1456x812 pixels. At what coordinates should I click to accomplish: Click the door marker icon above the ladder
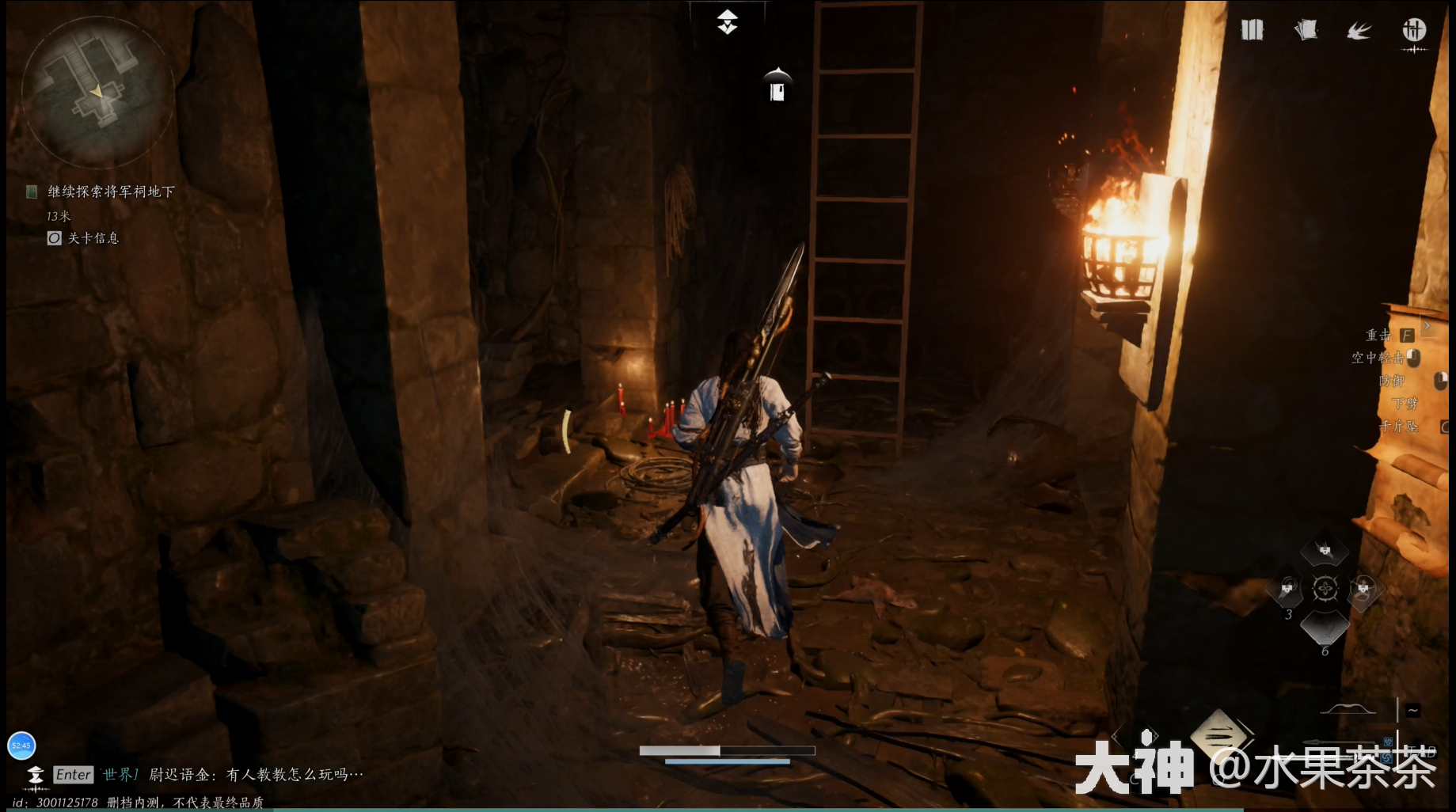(777, 85)
